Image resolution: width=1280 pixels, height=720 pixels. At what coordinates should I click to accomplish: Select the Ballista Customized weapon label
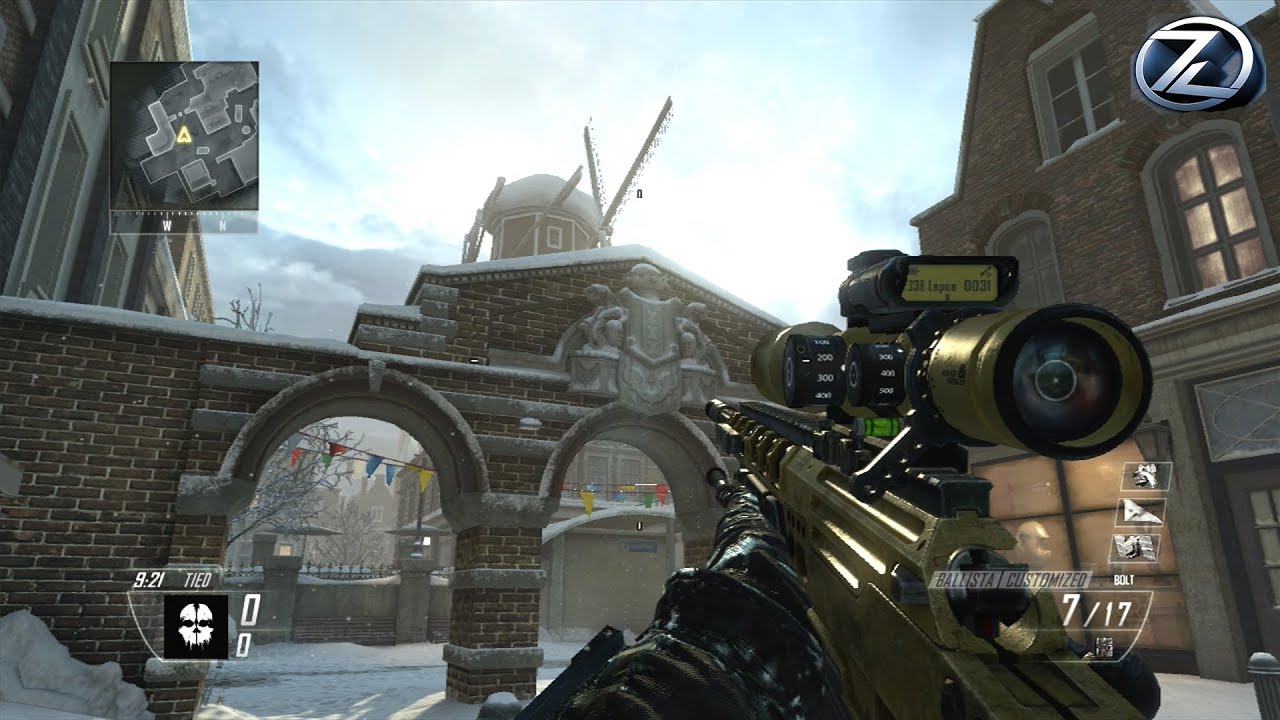[x=1010, y=580]
